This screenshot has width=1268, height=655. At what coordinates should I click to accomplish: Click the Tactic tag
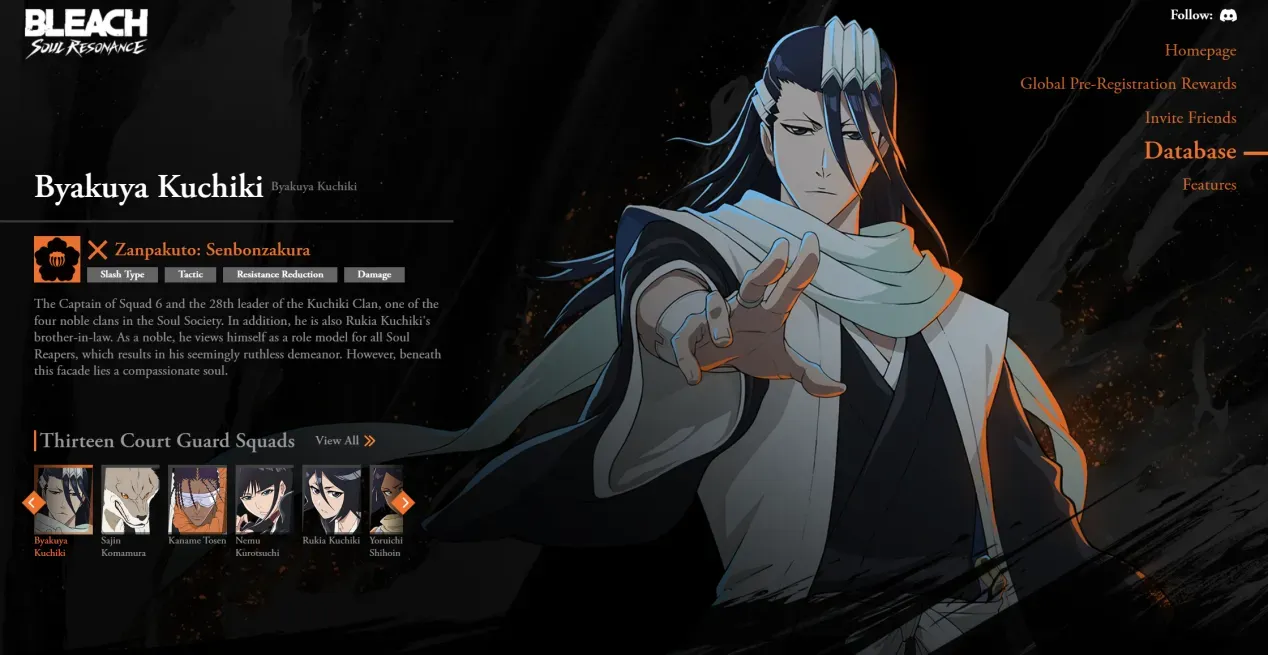pos(190,275)
